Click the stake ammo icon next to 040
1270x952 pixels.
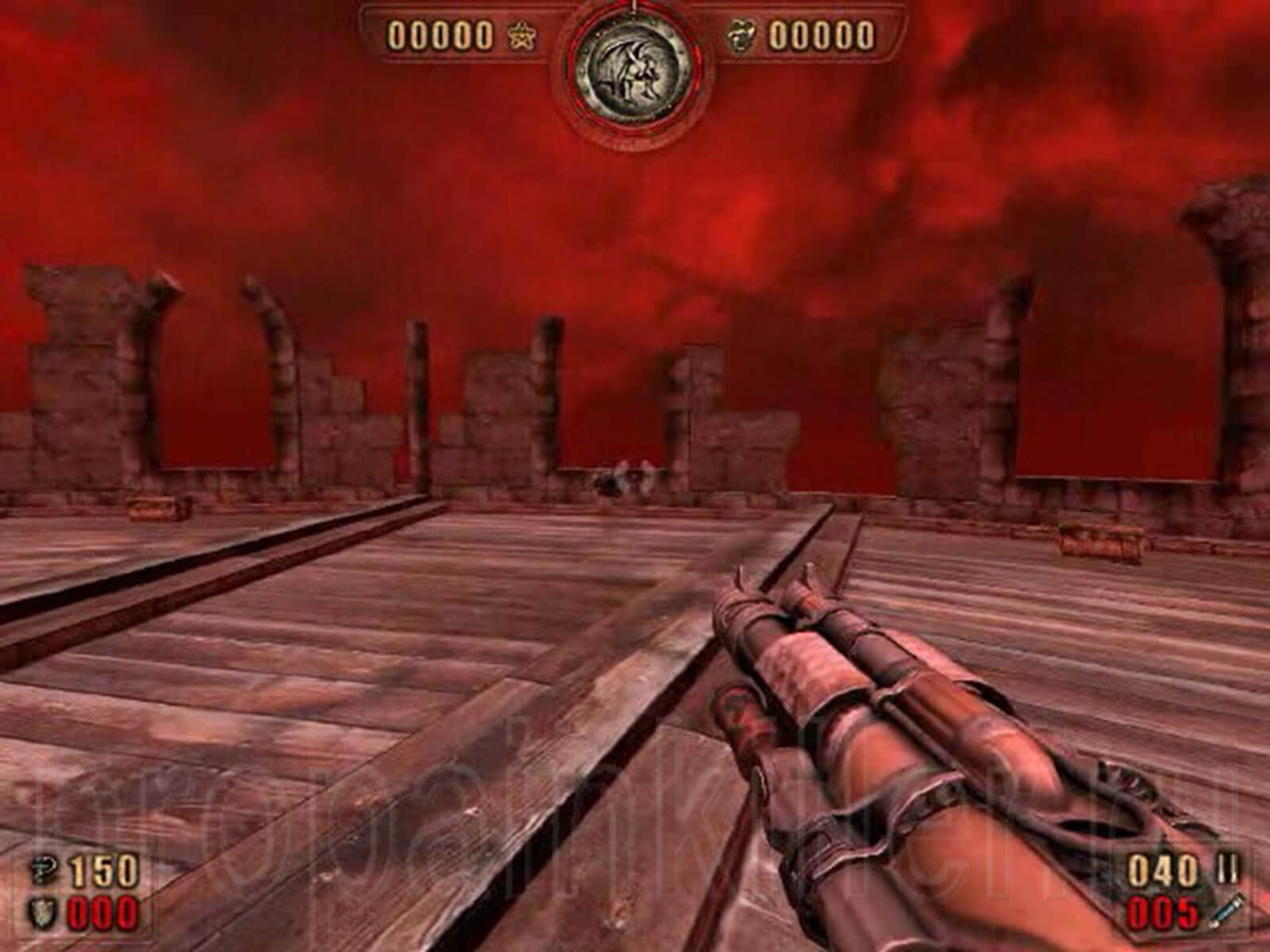[x=1228, y=867]
